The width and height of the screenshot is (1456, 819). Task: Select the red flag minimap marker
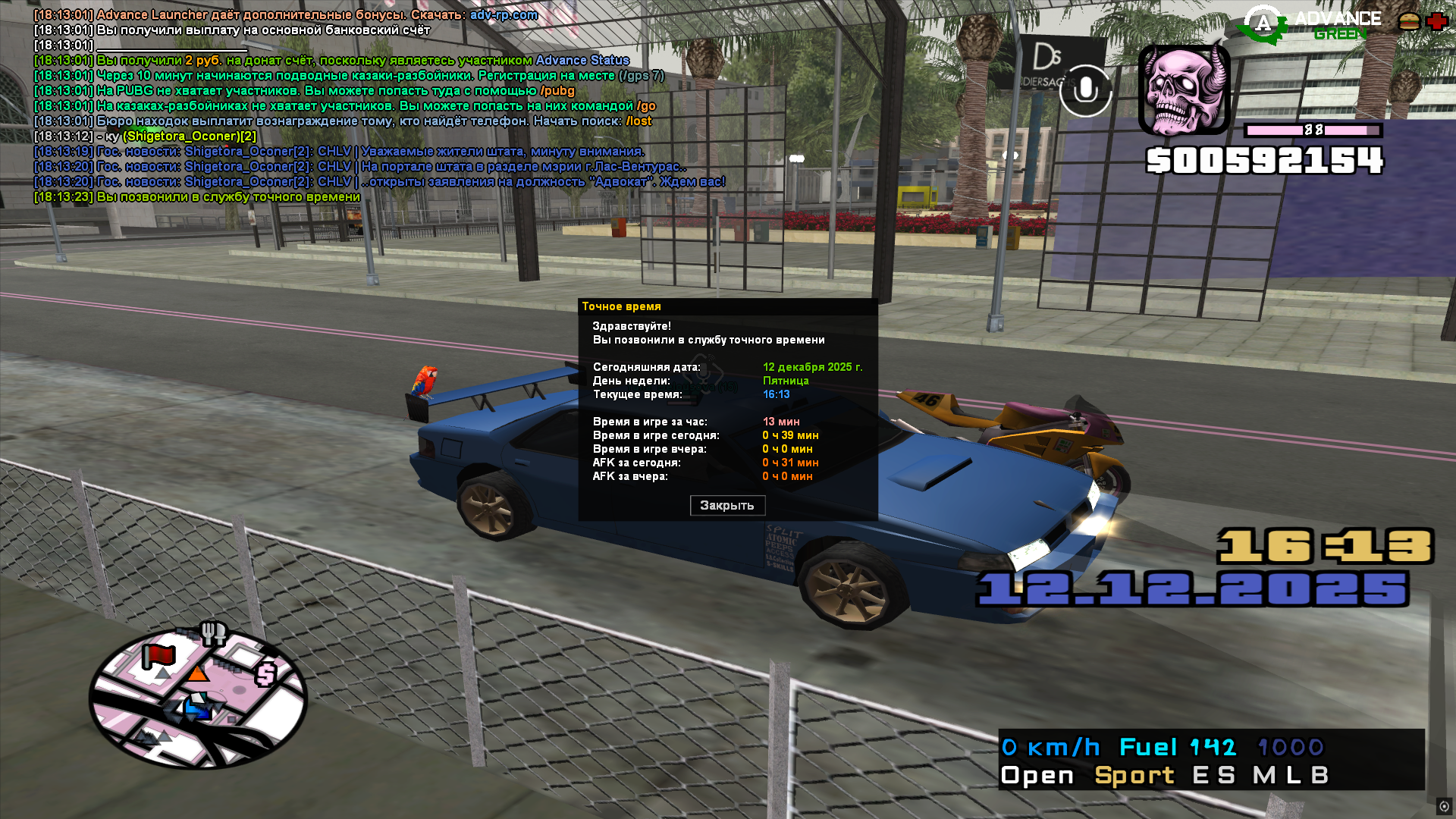click(158, 656)
